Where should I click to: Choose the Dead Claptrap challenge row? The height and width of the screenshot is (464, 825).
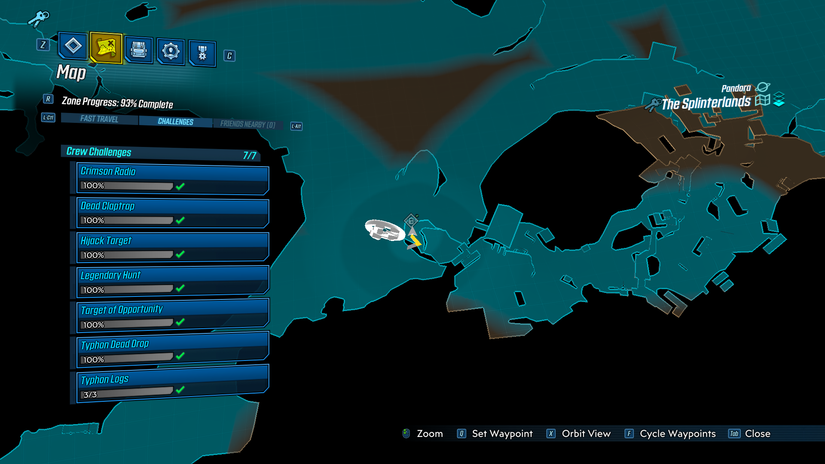pyautogui.click(x=173, y=212)
